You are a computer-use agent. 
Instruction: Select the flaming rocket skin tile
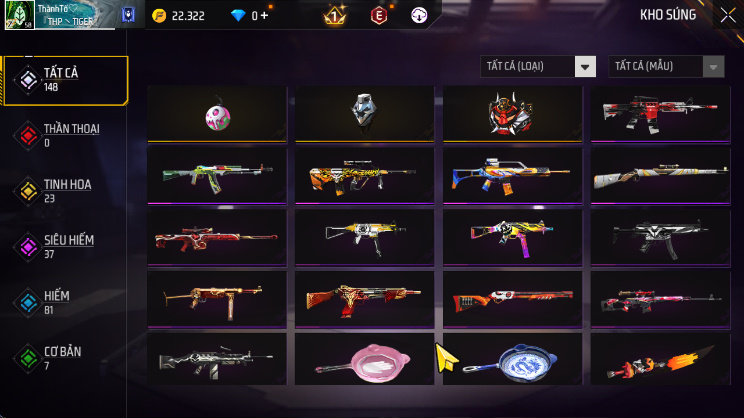[x=659, y=361]
